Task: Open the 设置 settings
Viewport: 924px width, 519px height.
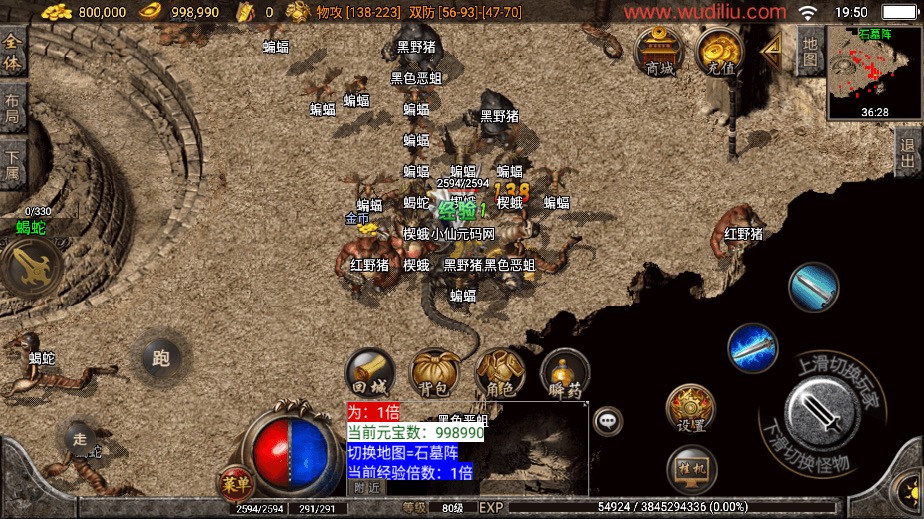Action: [691, 409]
